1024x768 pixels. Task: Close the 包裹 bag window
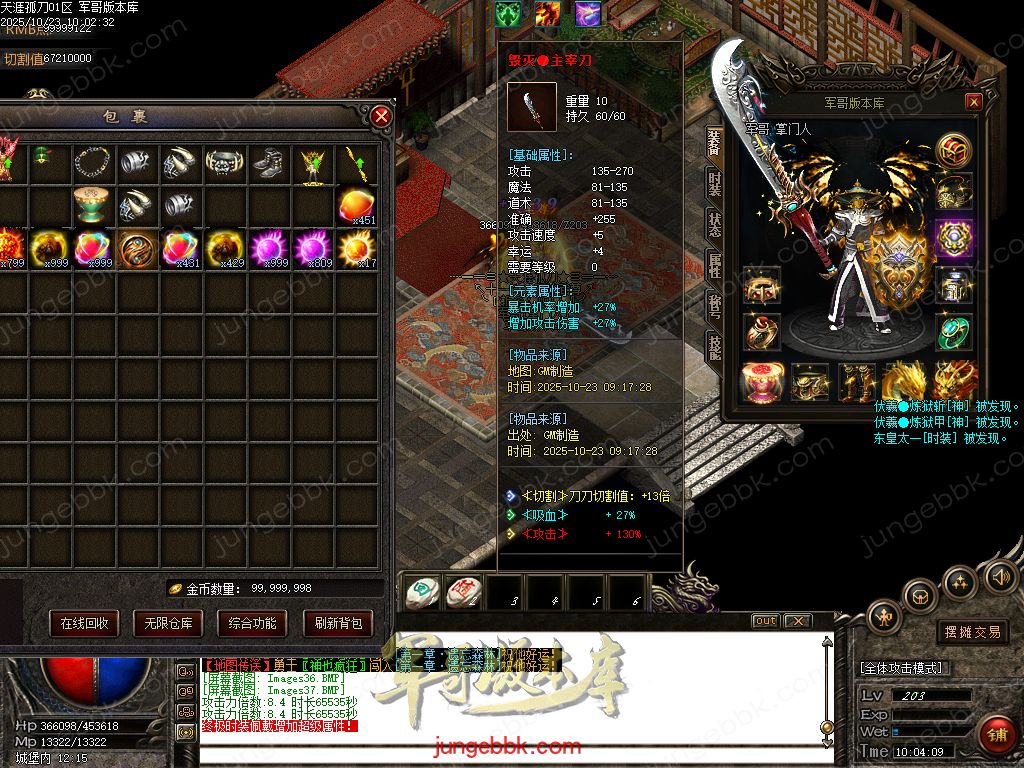pos(381,117)
